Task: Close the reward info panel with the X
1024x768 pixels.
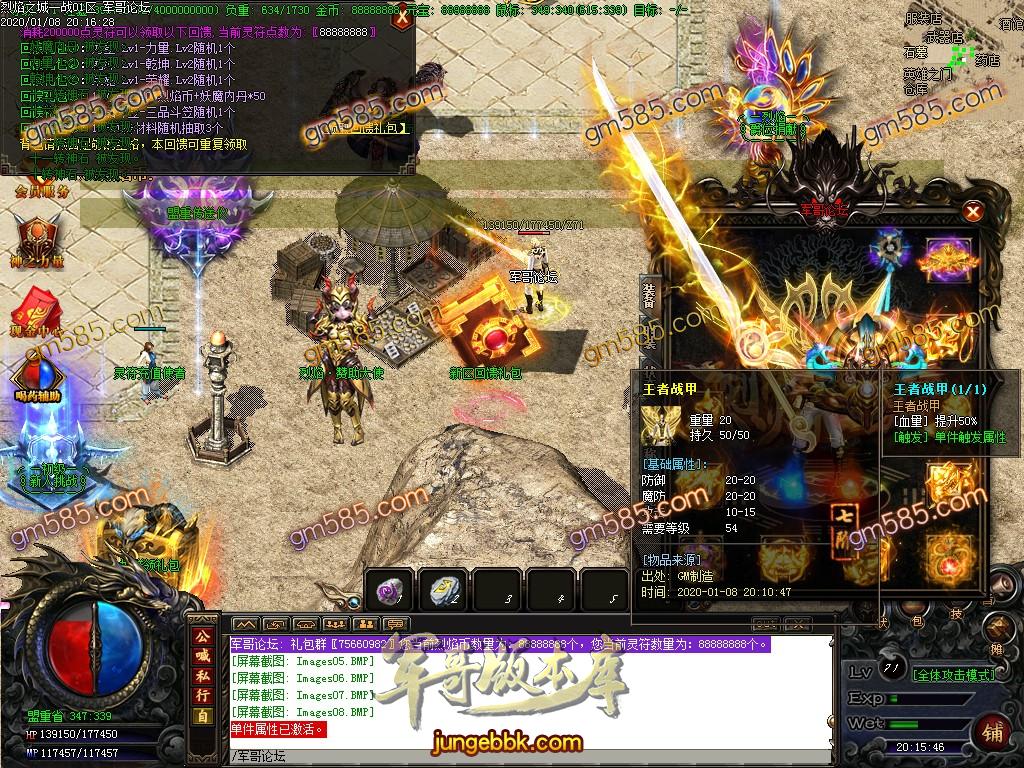Action: pyautogui.click(x=401, y=17)
